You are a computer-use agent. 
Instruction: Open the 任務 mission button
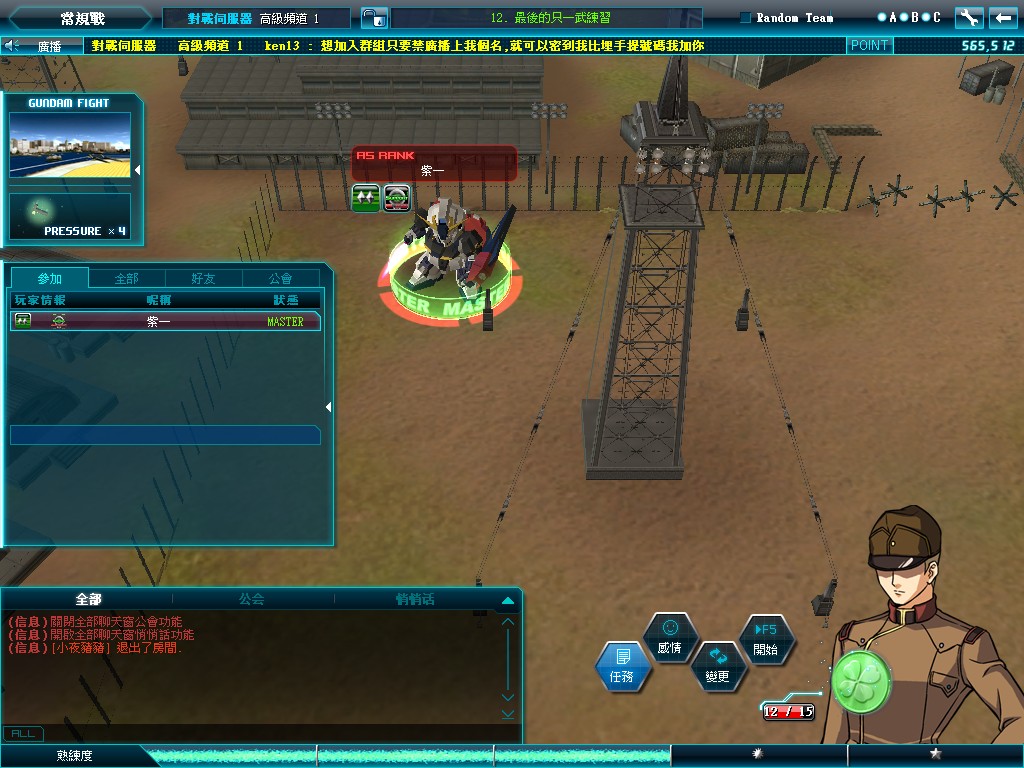(x=622, y=666)
